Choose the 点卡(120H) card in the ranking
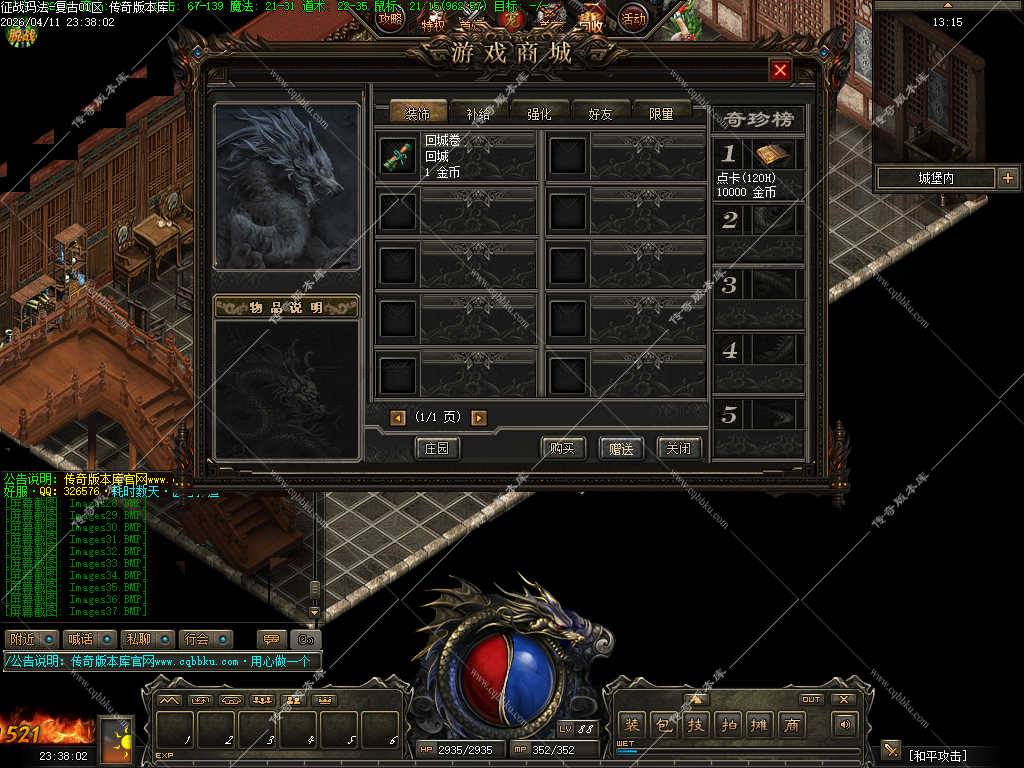 pos(771,155)
